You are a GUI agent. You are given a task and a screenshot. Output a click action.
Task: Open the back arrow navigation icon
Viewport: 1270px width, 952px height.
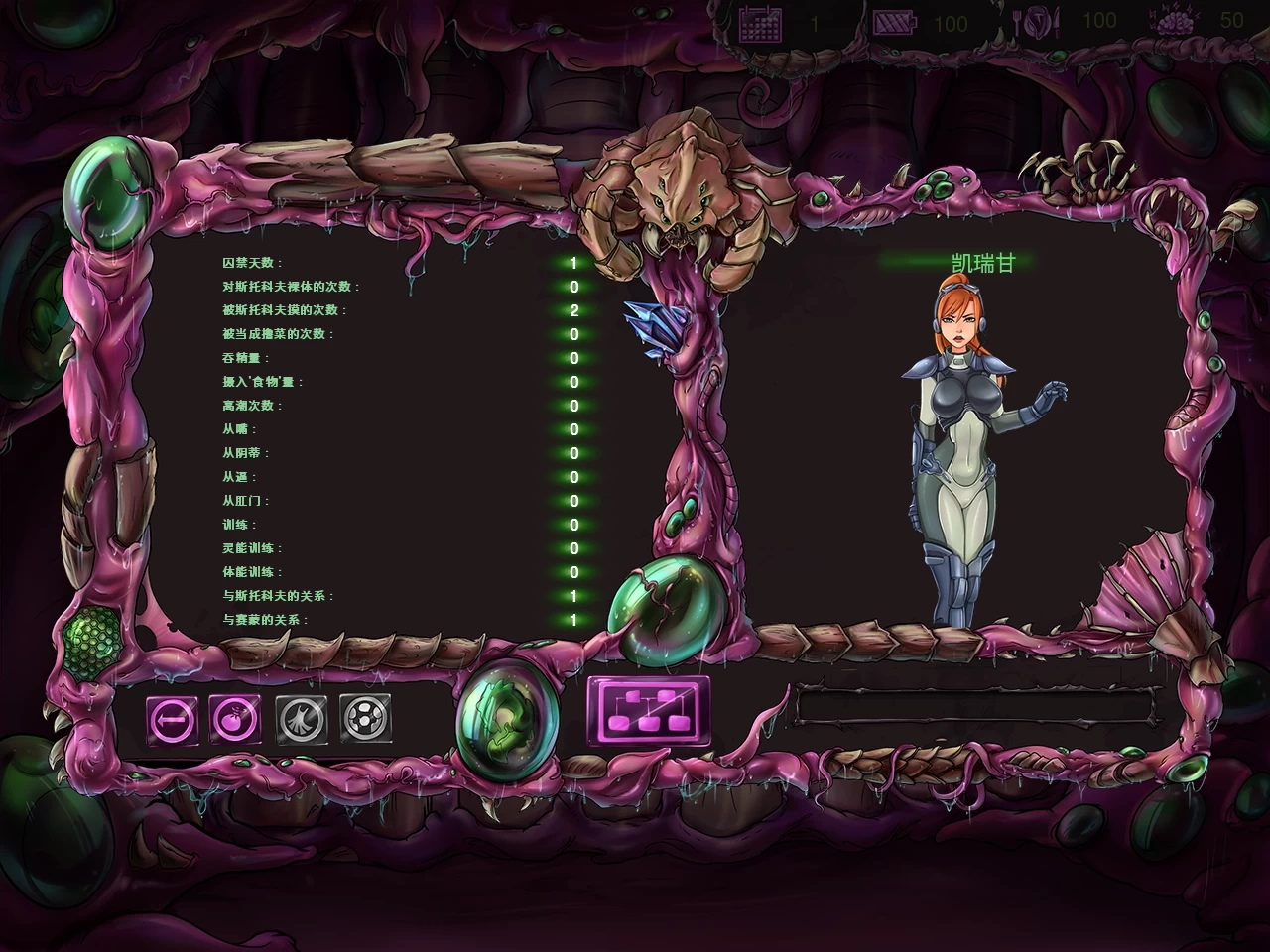(x=171, y=718)
